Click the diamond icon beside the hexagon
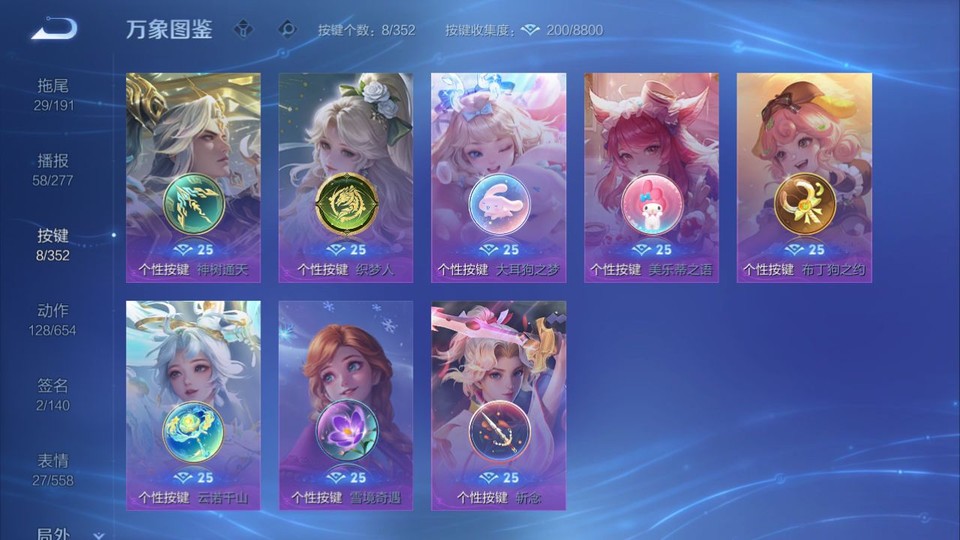 click(x=287, y=30)
